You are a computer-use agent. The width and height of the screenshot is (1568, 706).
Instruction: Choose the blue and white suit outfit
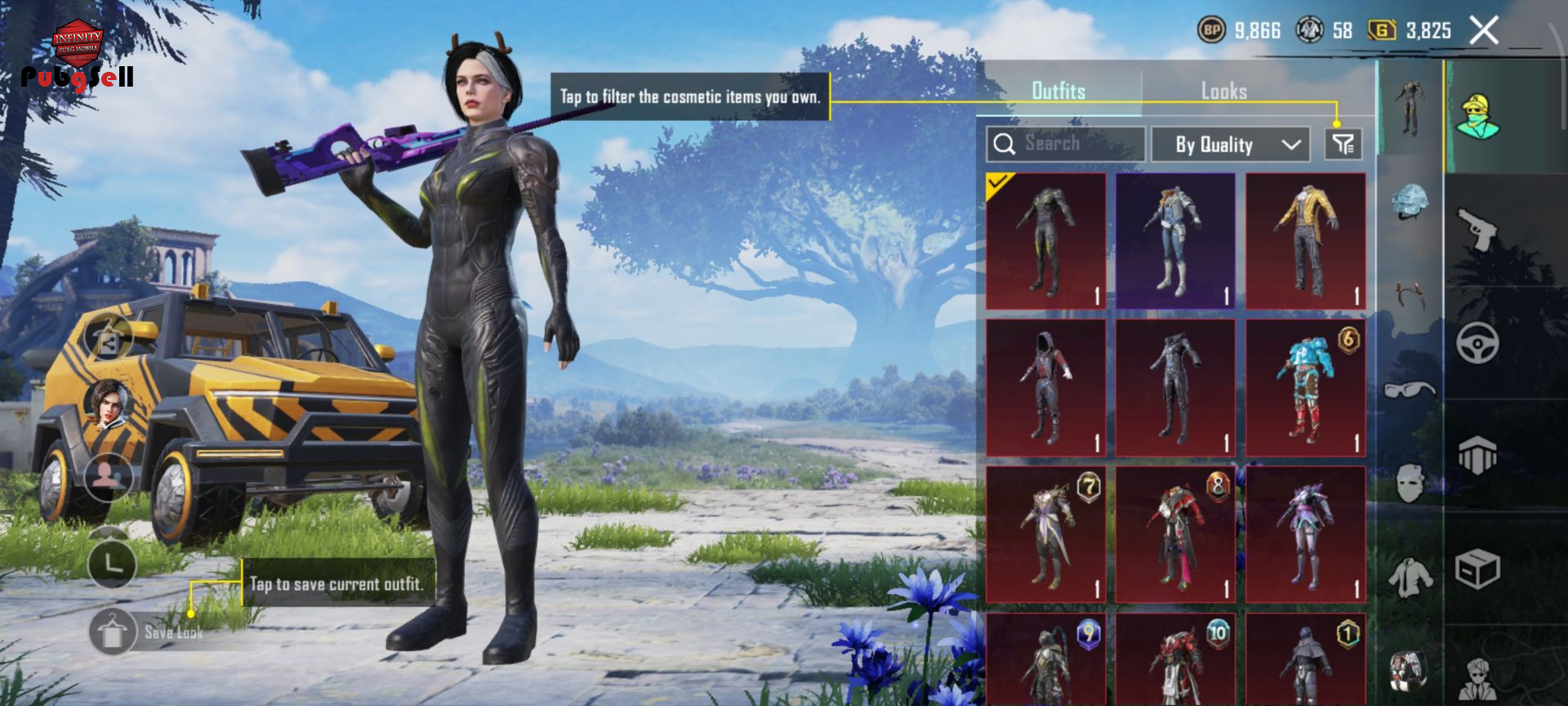pyautogui.click(x=1175, y=241)
